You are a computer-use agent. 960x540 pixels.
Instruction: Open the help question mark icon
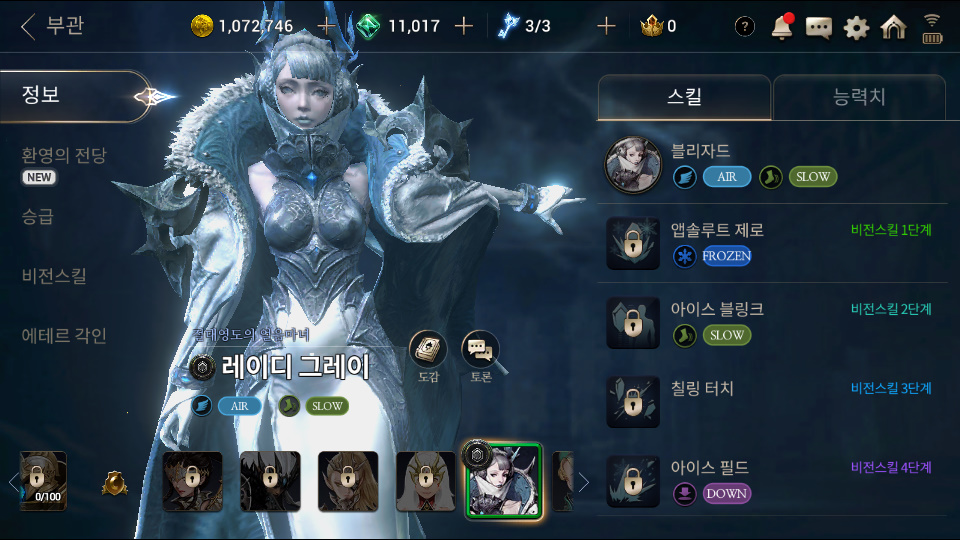pos(744,27)
